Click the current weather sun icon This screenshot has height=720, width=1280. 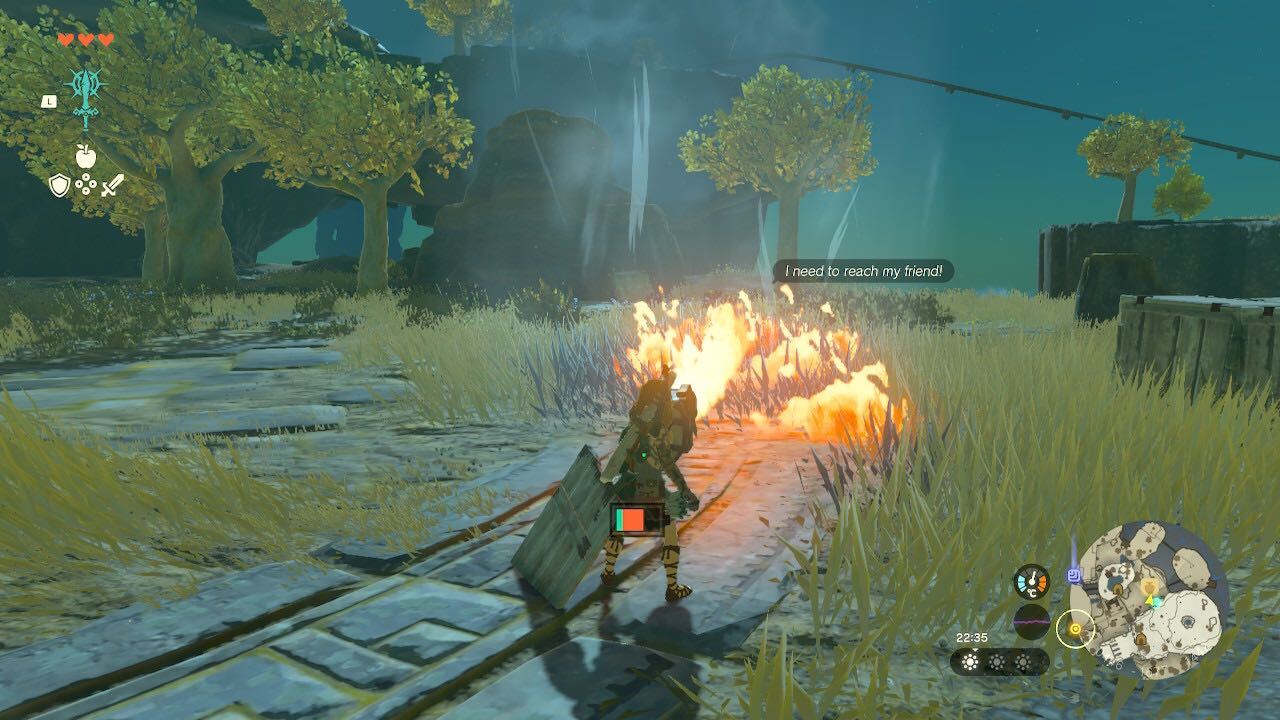pyautogui.click(x=970, y=662)
